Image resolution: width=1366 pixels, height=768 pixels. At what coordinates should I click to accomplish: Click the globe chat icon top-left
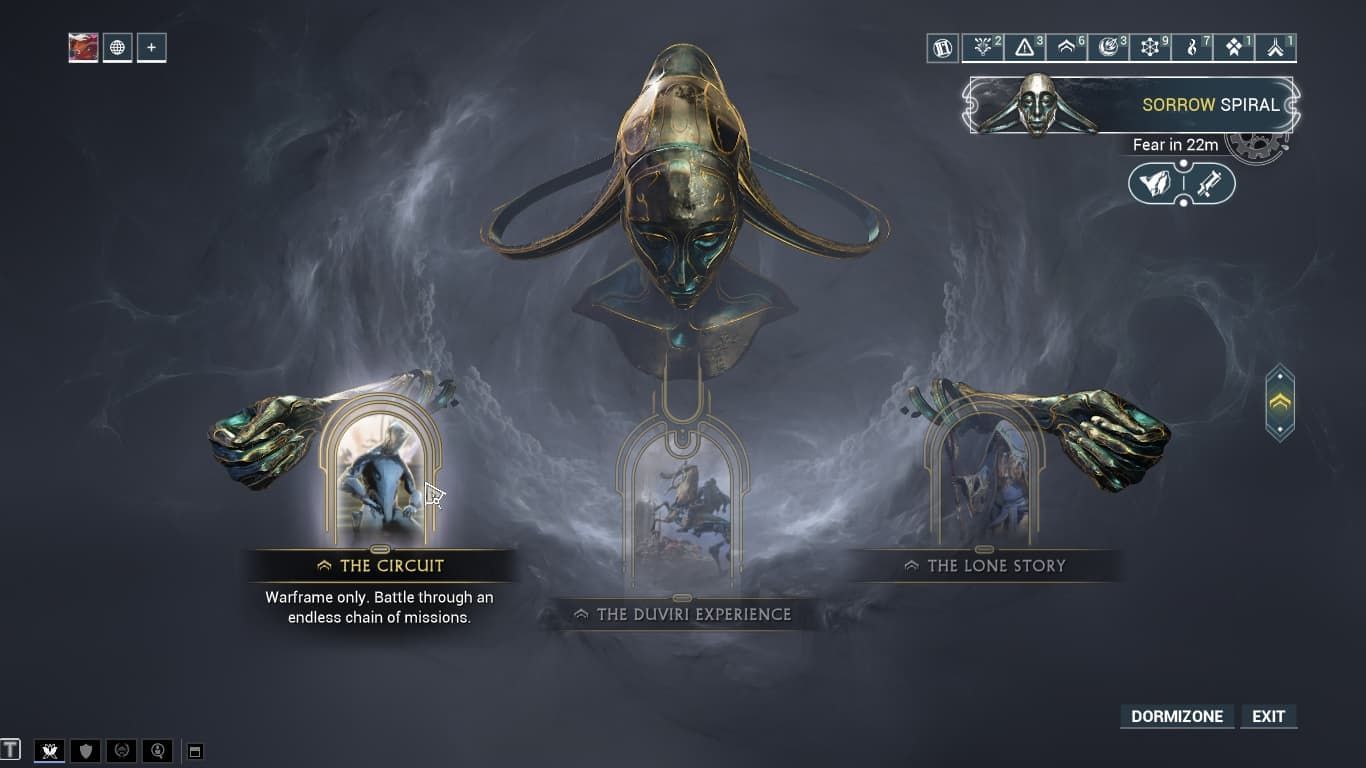pyautogui.click(x=118, y=46)
